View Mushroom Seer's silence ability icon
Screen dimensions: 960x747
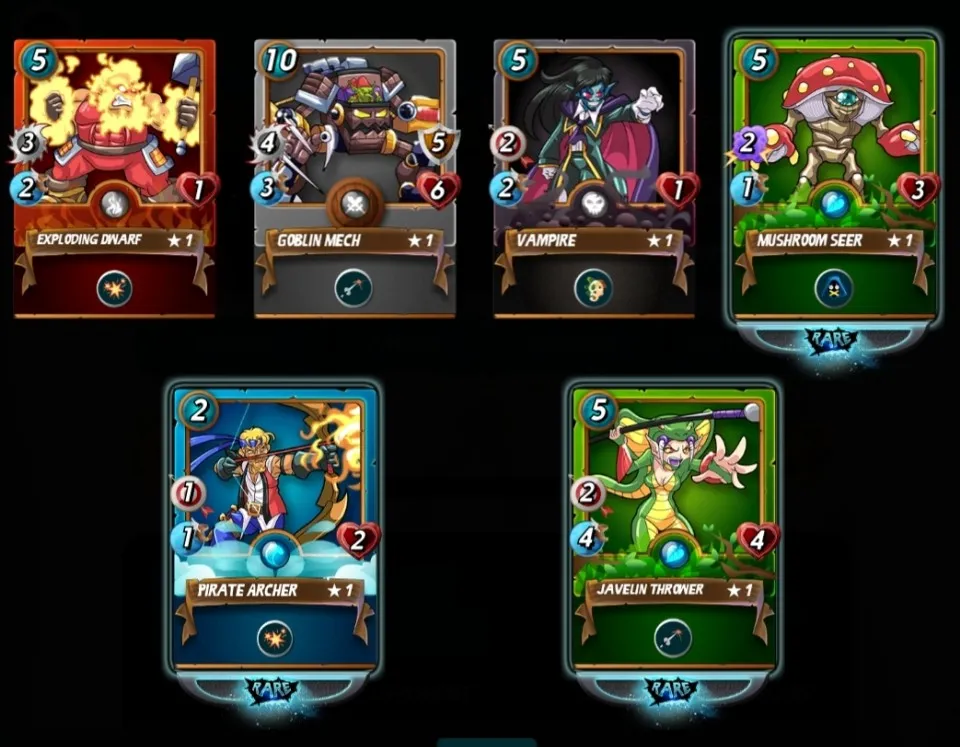pyautogui.click(x=834, y=288)
